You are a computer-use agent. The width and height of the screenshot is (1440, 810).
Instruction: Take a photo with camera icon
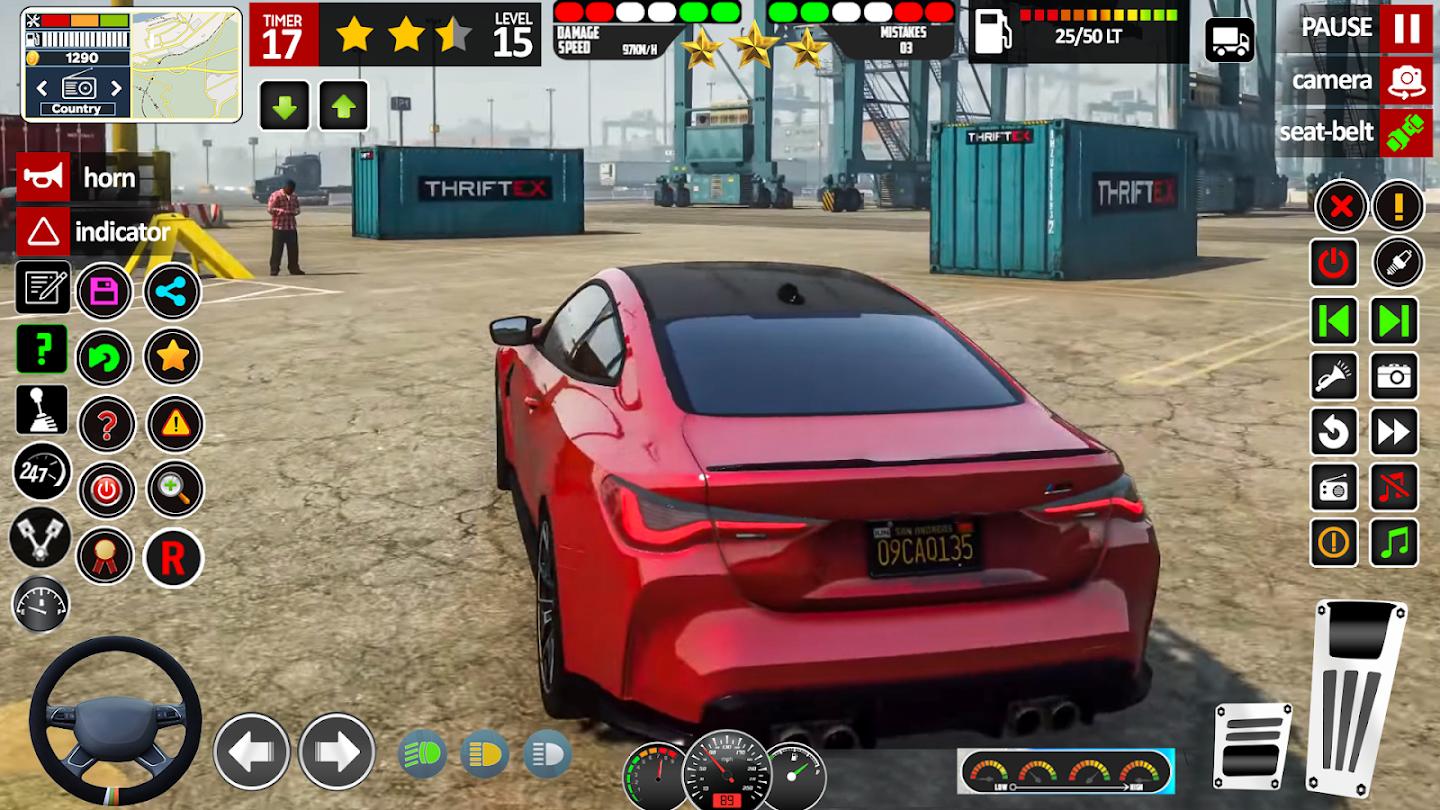[1394, 376]
